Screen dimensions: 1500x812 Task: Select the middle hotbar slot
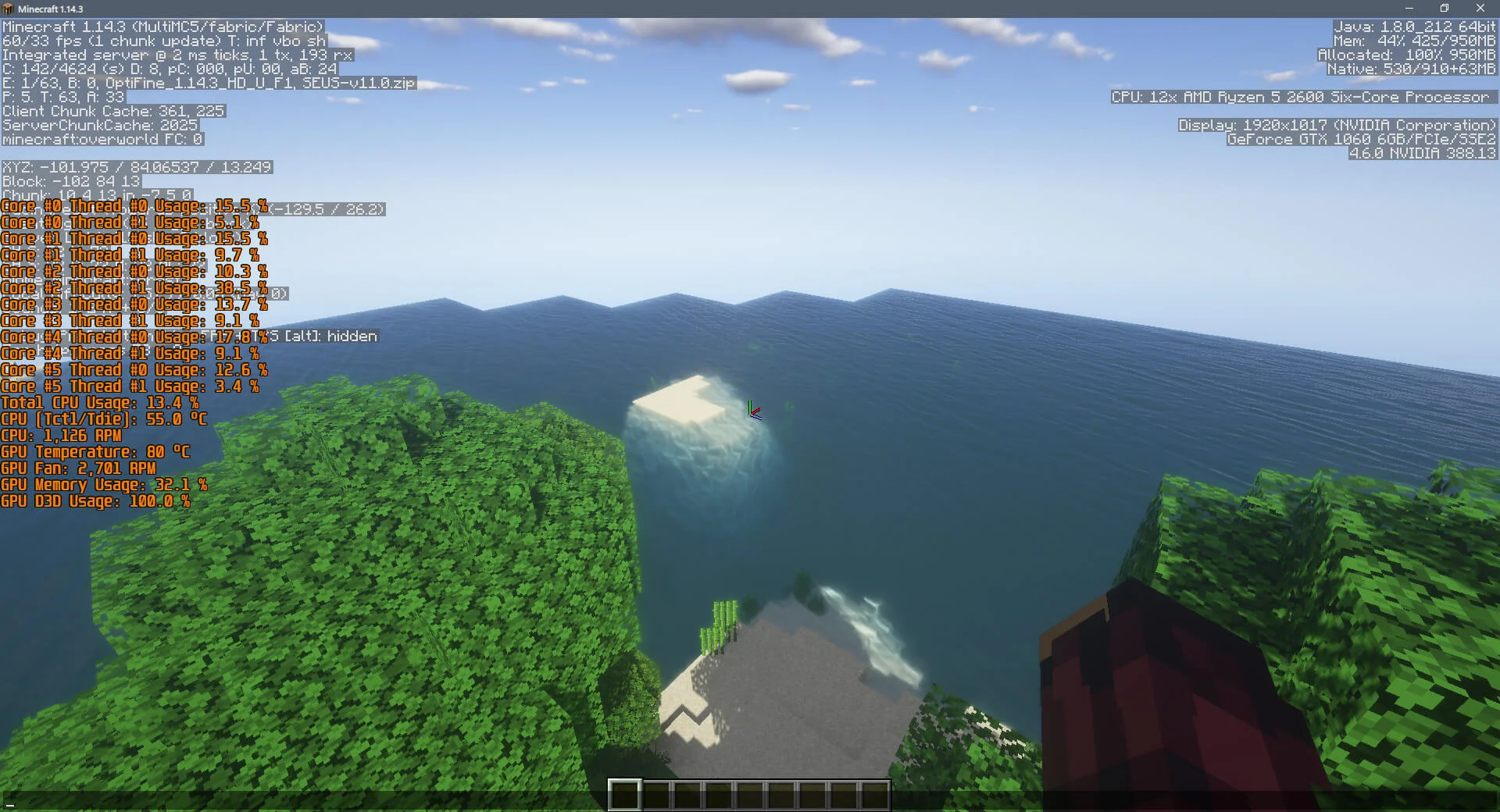tap(750, 793)
